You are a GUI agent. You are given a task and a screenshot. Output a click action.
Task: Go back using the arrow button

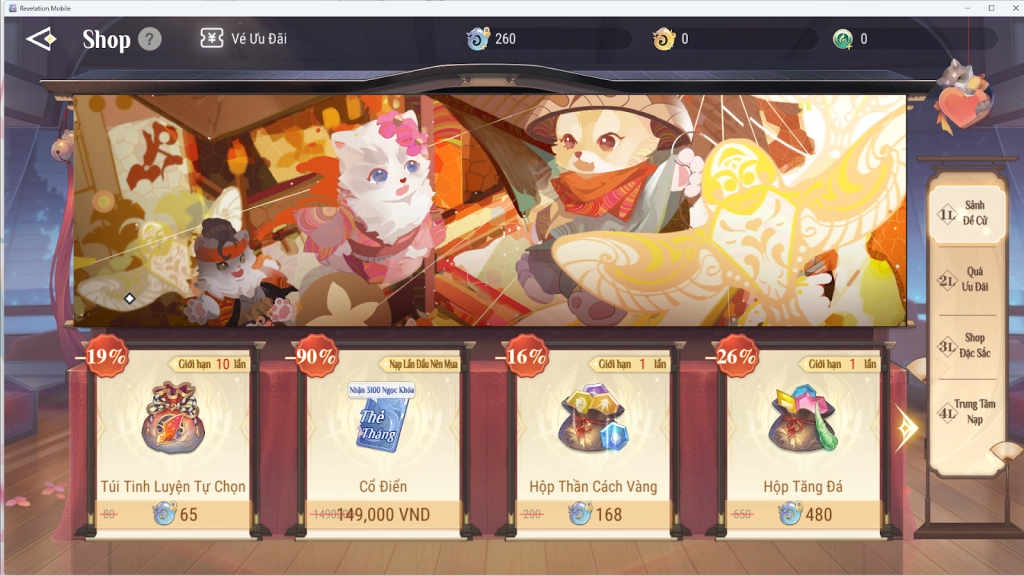(41, 39)
